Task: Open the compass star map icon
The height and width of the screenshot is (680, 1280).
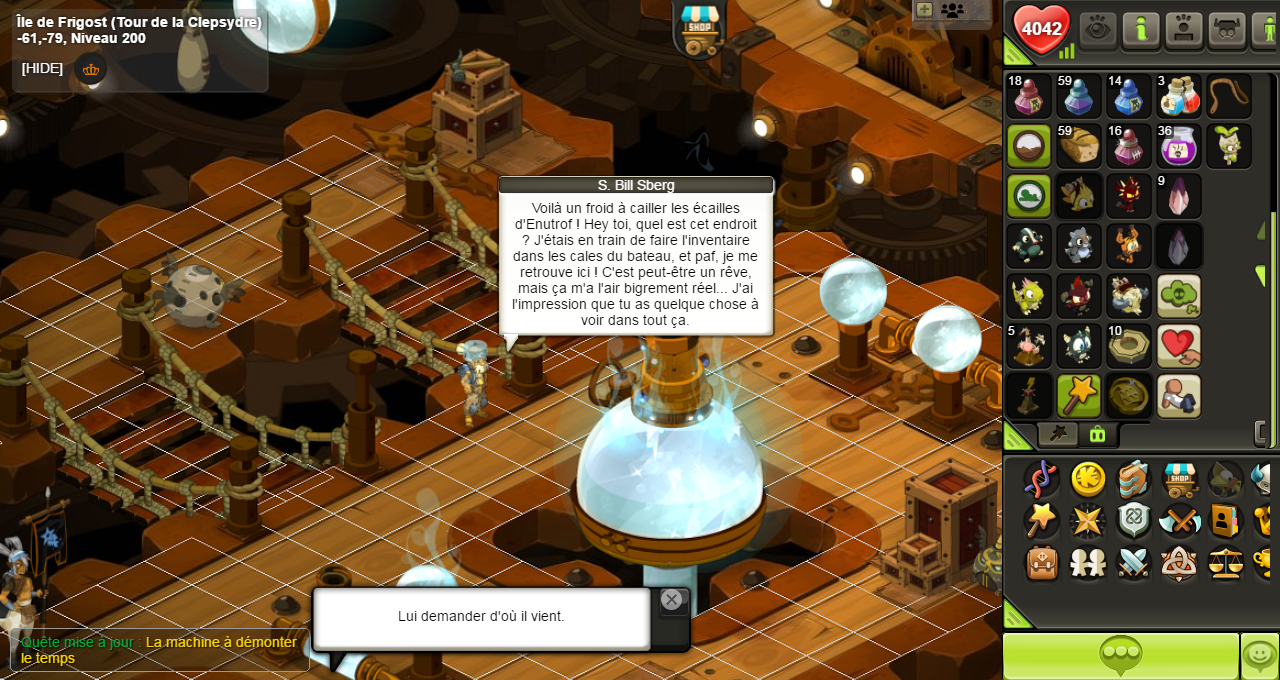Action: (x=1087, y=520)
